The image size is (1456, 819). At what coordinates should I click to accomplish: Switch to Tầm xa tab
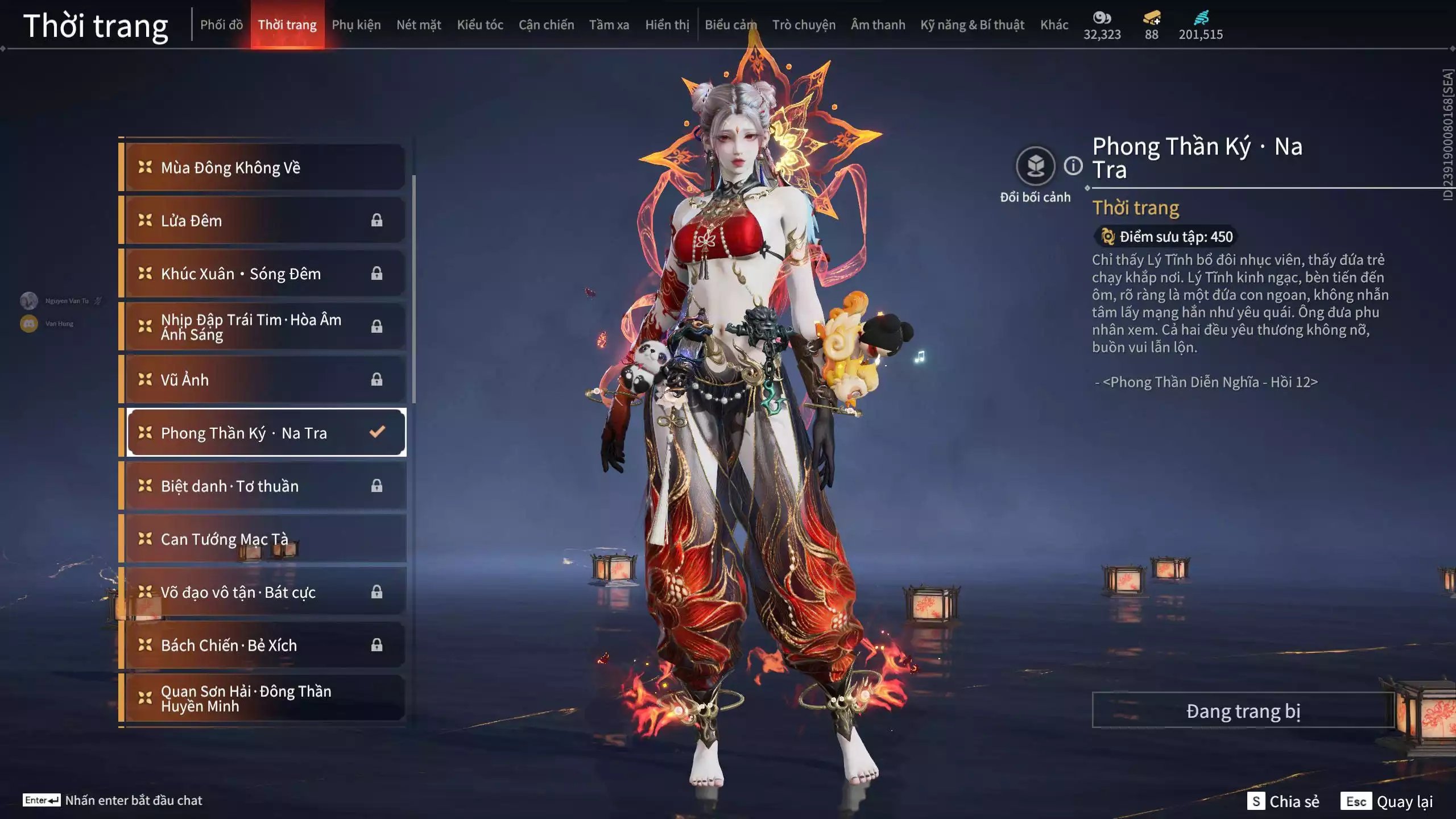(x=609, y=25)
